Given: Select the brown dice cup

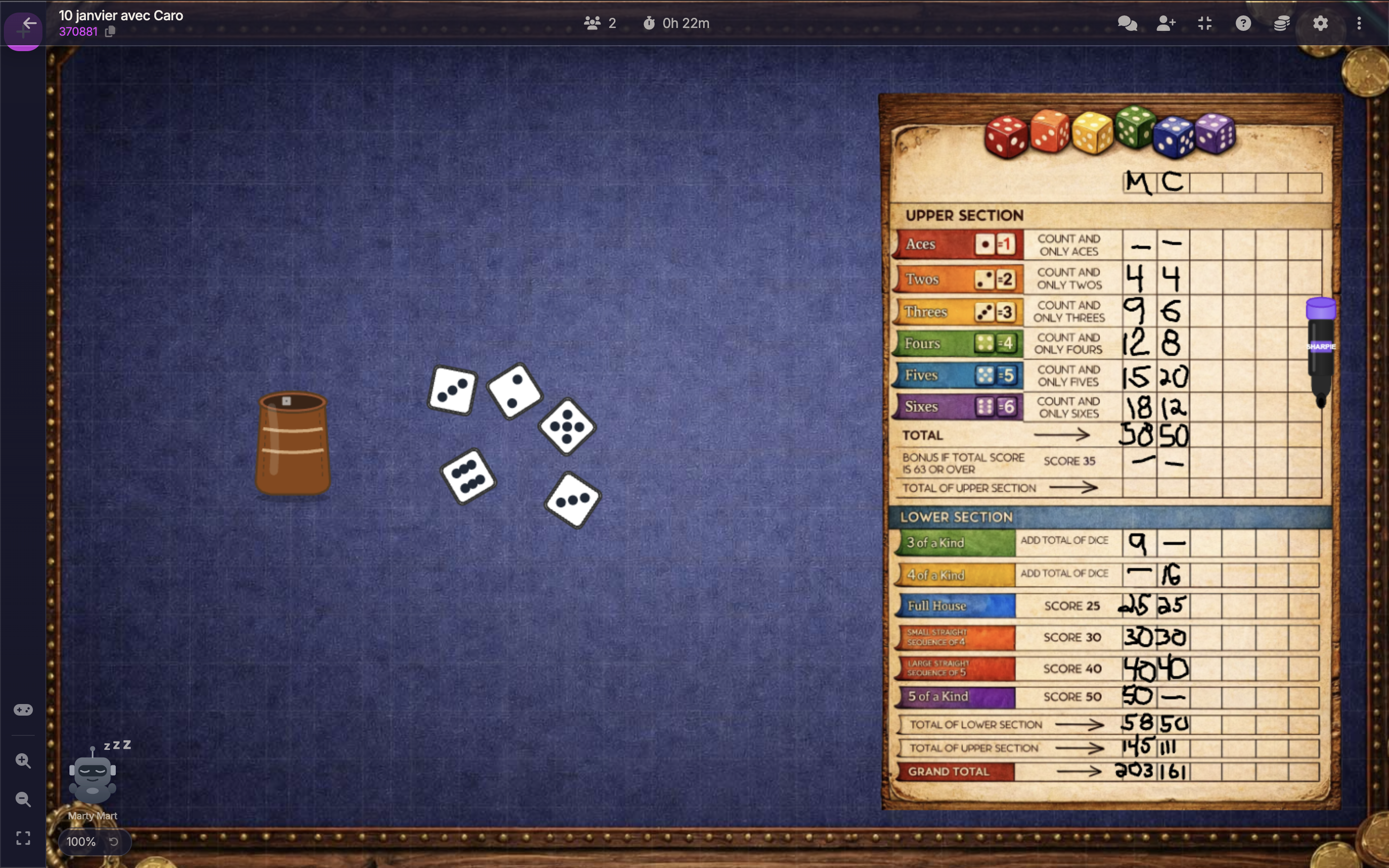Looking at the screenshot, I should [x=293, y=443].
